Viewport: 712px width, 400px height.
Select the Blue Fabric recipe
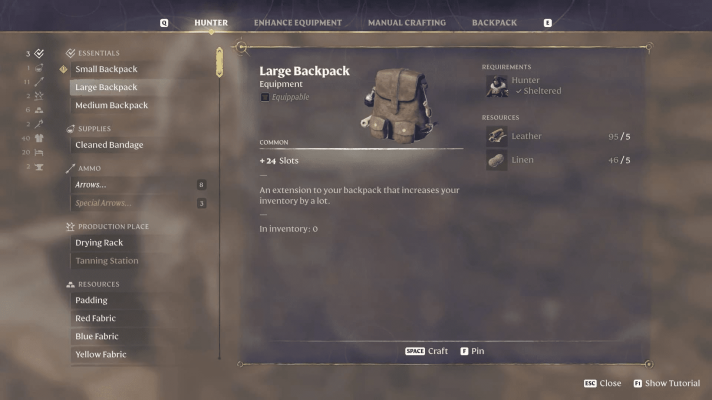[x=97, y=336]
